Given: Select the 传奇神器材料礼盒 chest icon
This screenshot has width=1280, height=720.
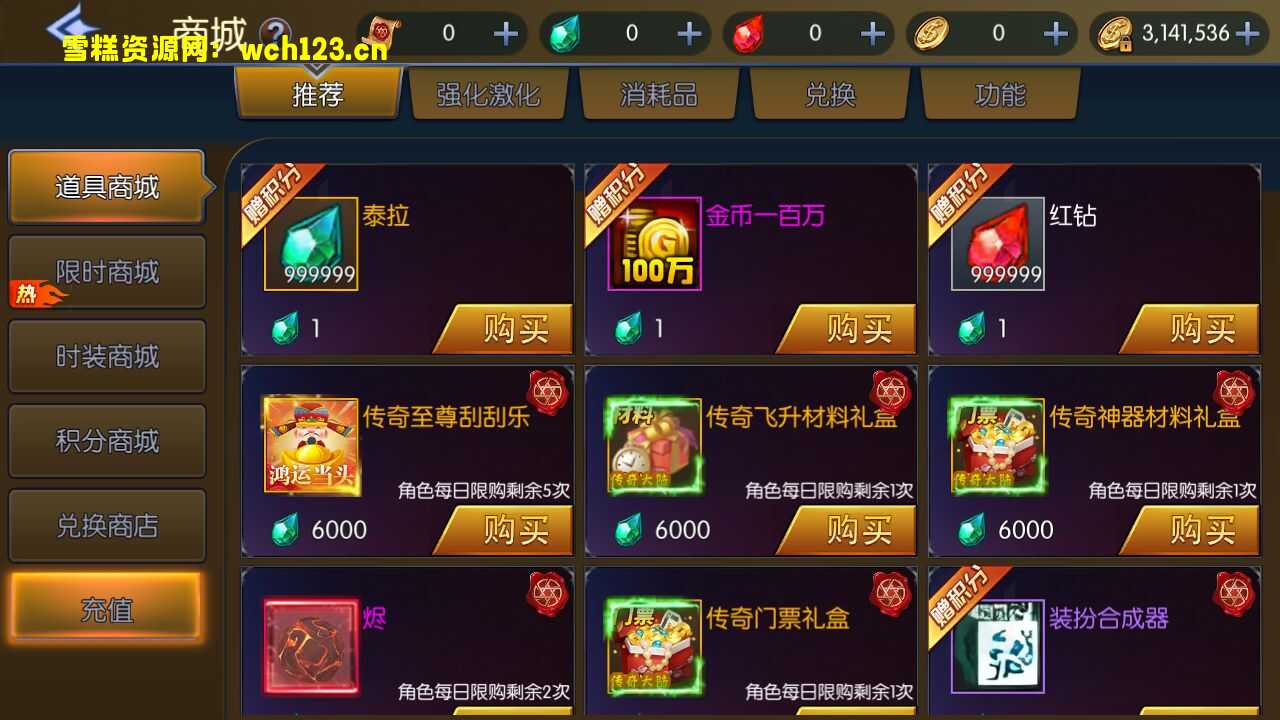Looking at the screenshot, I should pos(999,445).
